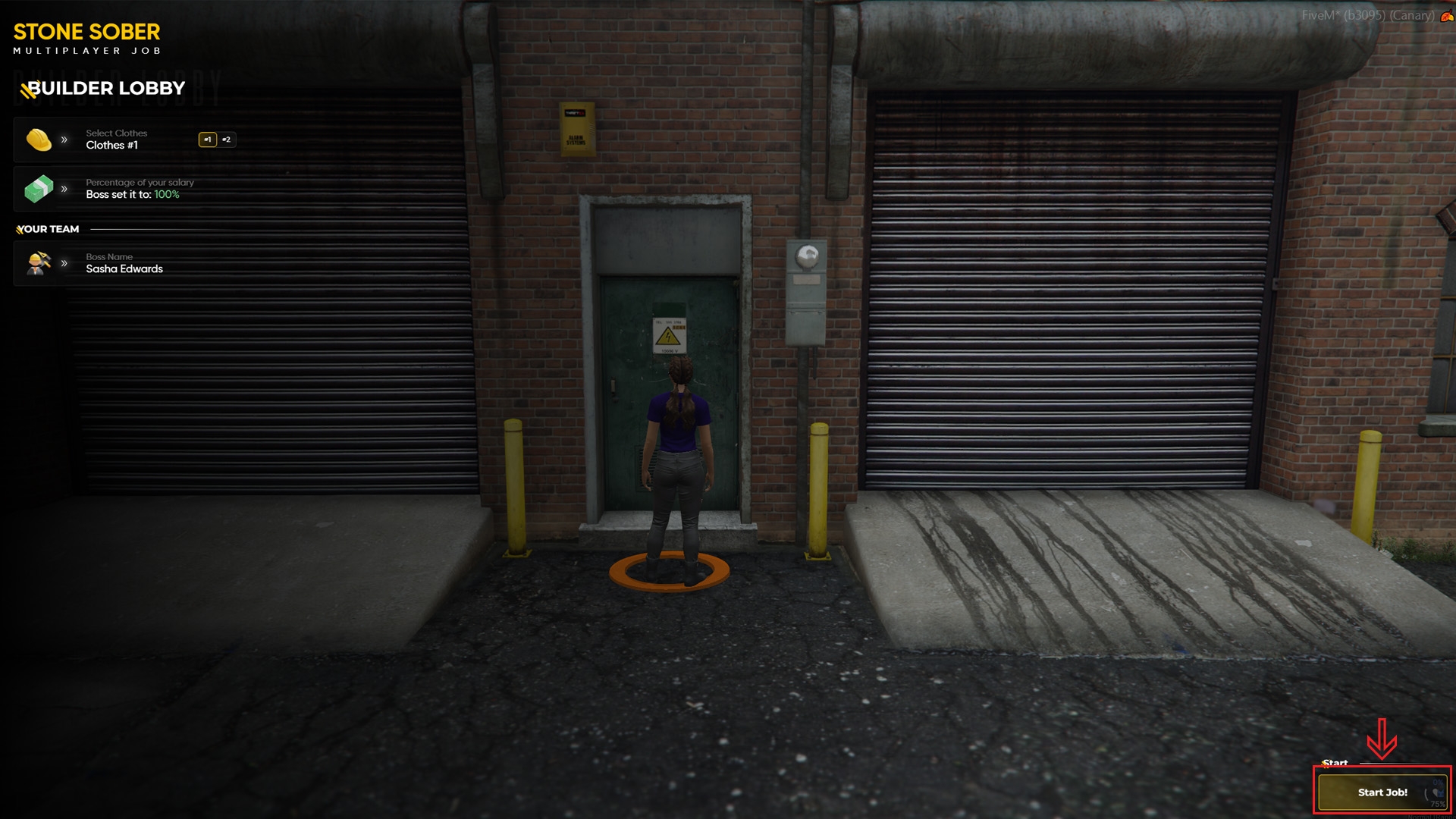Switch to clothes option #2
The image size is (1456, 819).
tap(227, 140)
